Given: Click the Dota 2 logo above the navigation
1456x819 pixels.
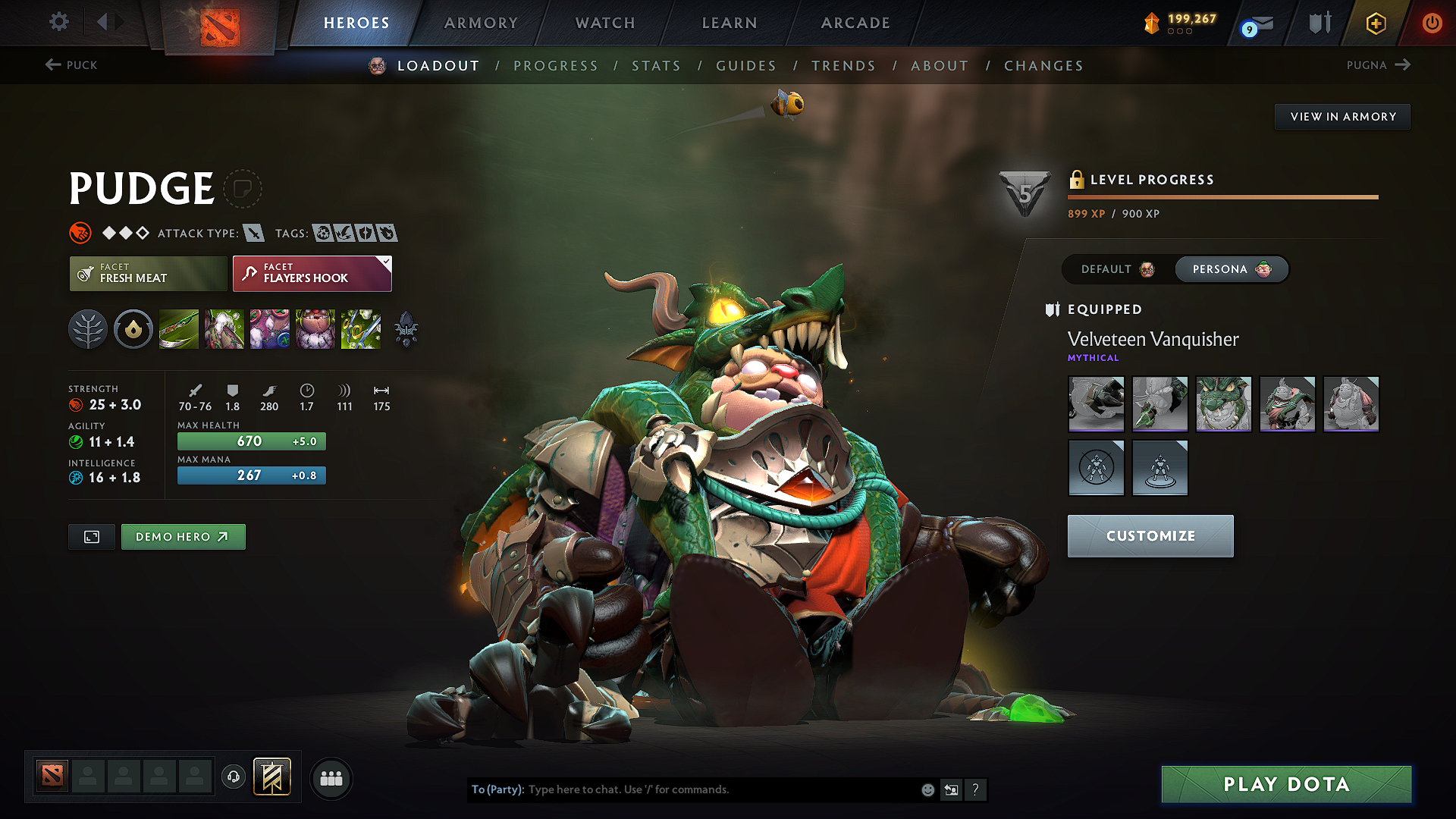Looking at the screenshot, I should tap(218, 24).
